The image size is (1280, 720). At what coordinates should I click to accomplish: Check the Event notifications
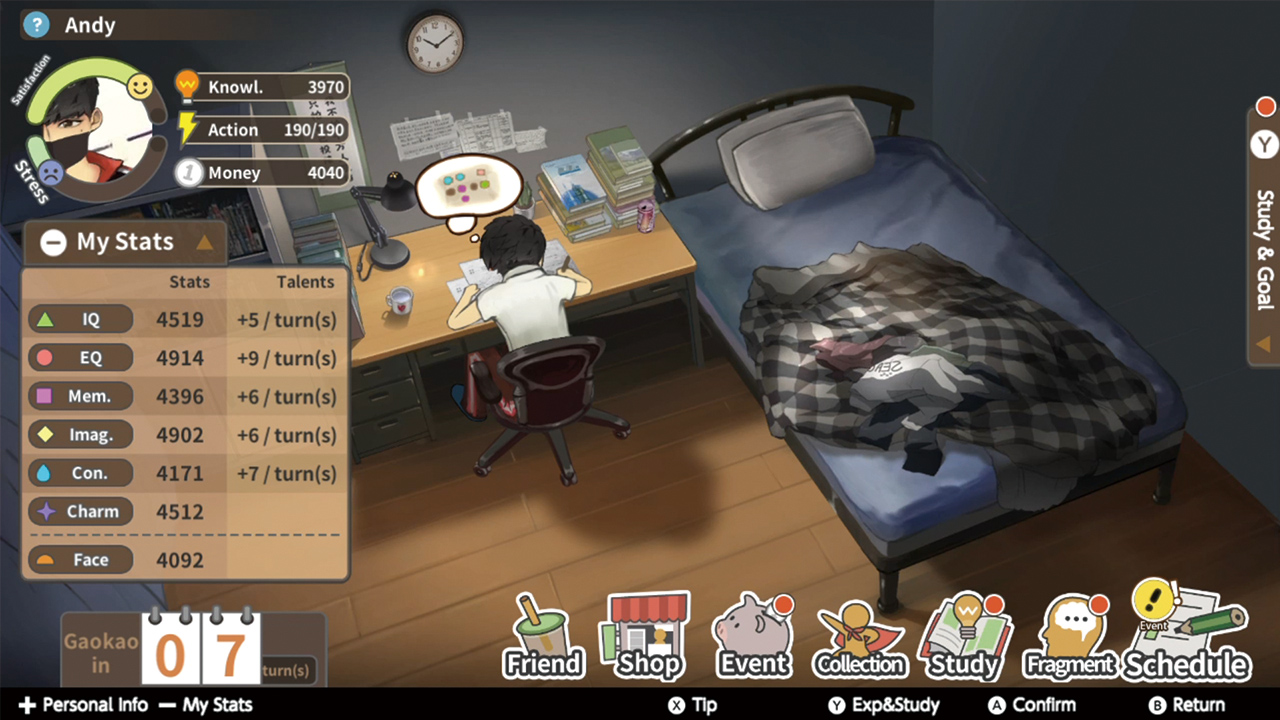pyautogui.click(x=753, y=636)
